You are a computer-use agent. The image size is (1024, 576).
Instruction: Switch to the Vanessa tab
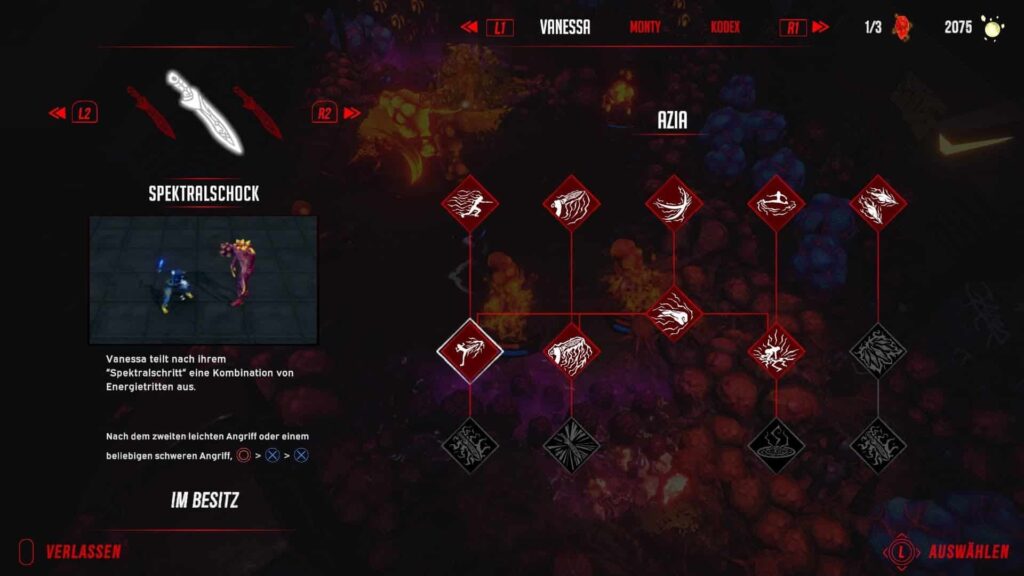coord(564,27)
